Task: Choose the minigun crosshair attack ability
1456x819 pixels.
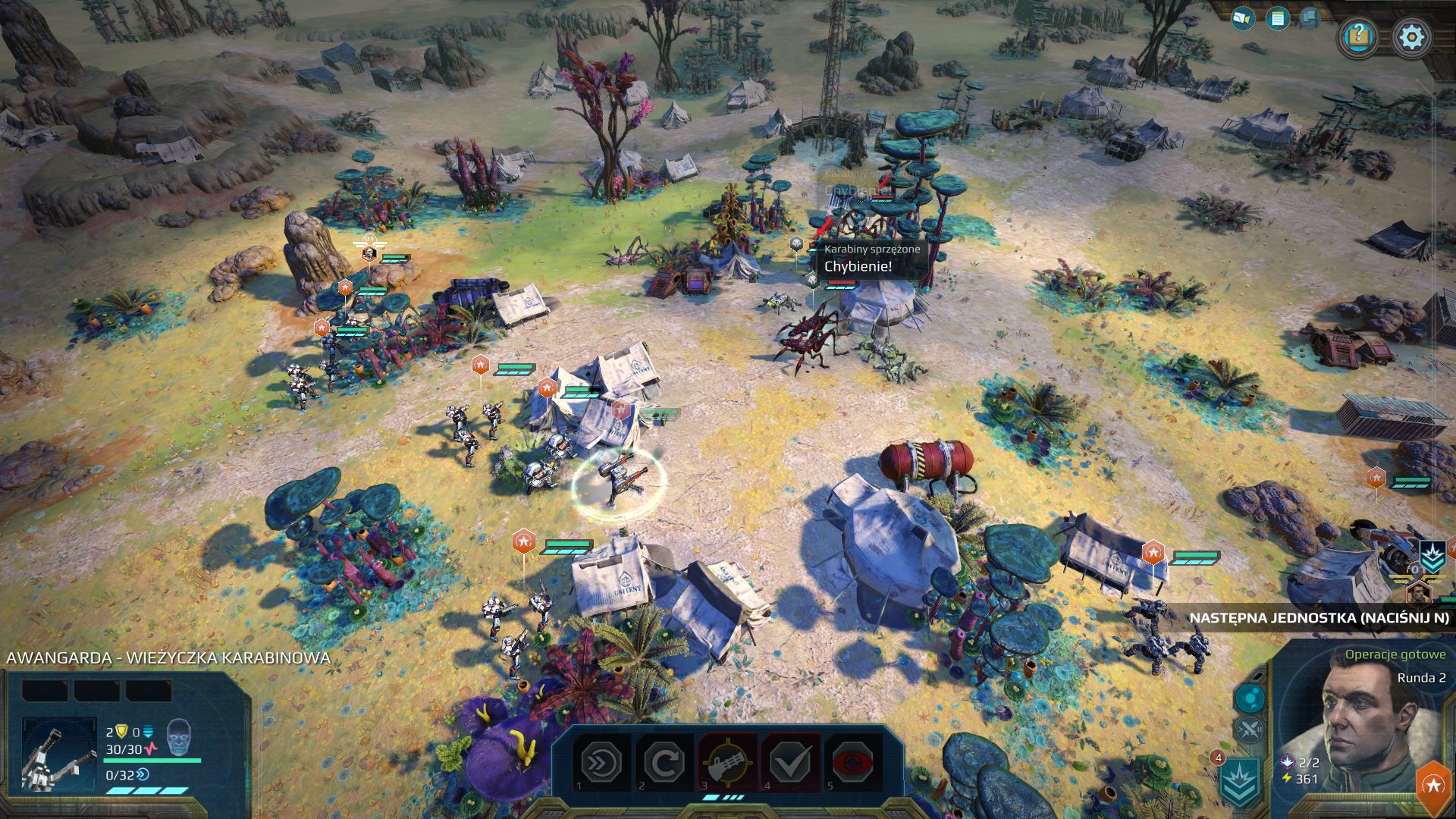Action: [x=727, y=763]
